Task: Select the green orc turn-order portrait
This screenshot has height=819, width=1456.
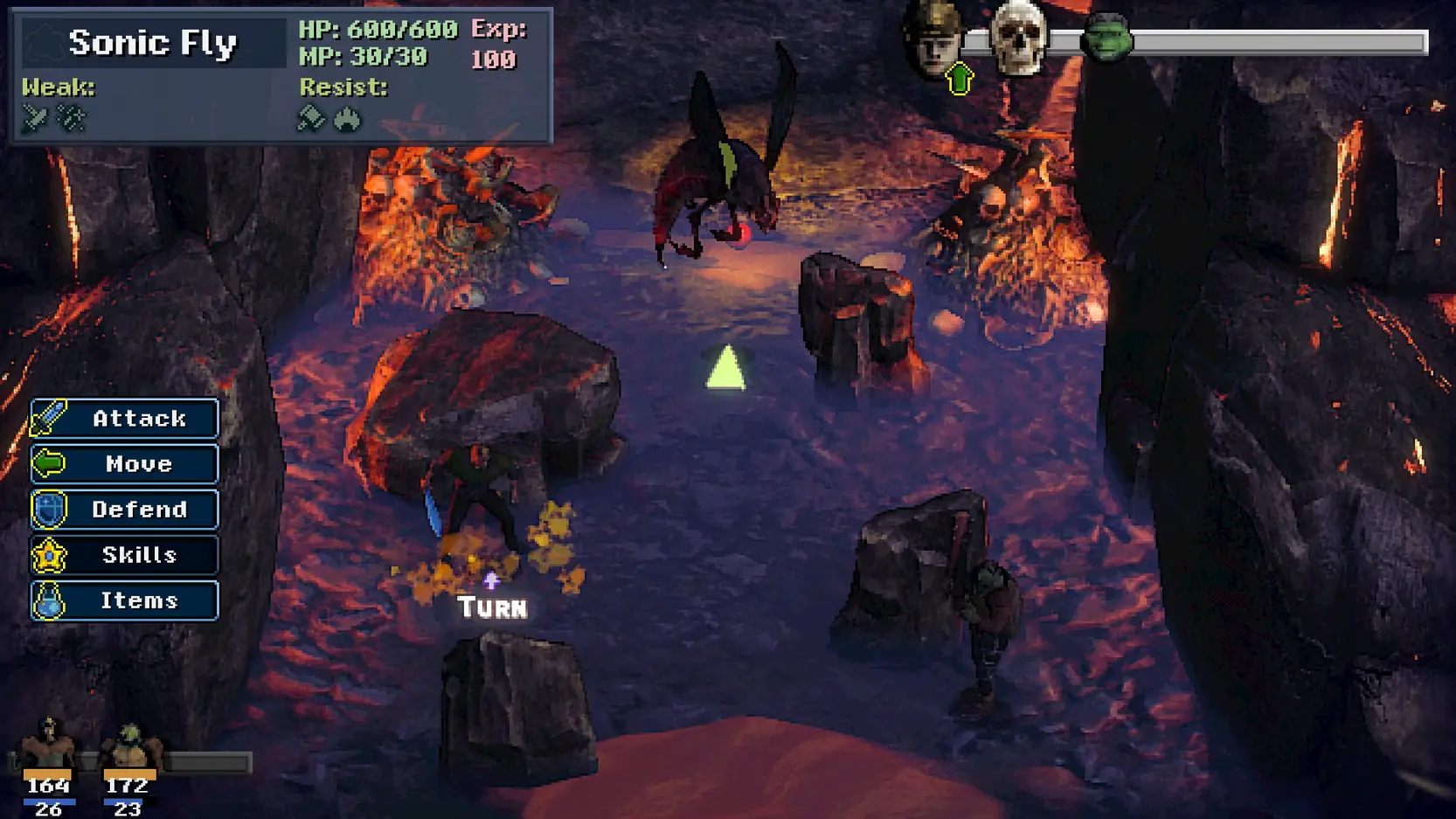Action: [1106, 38]
